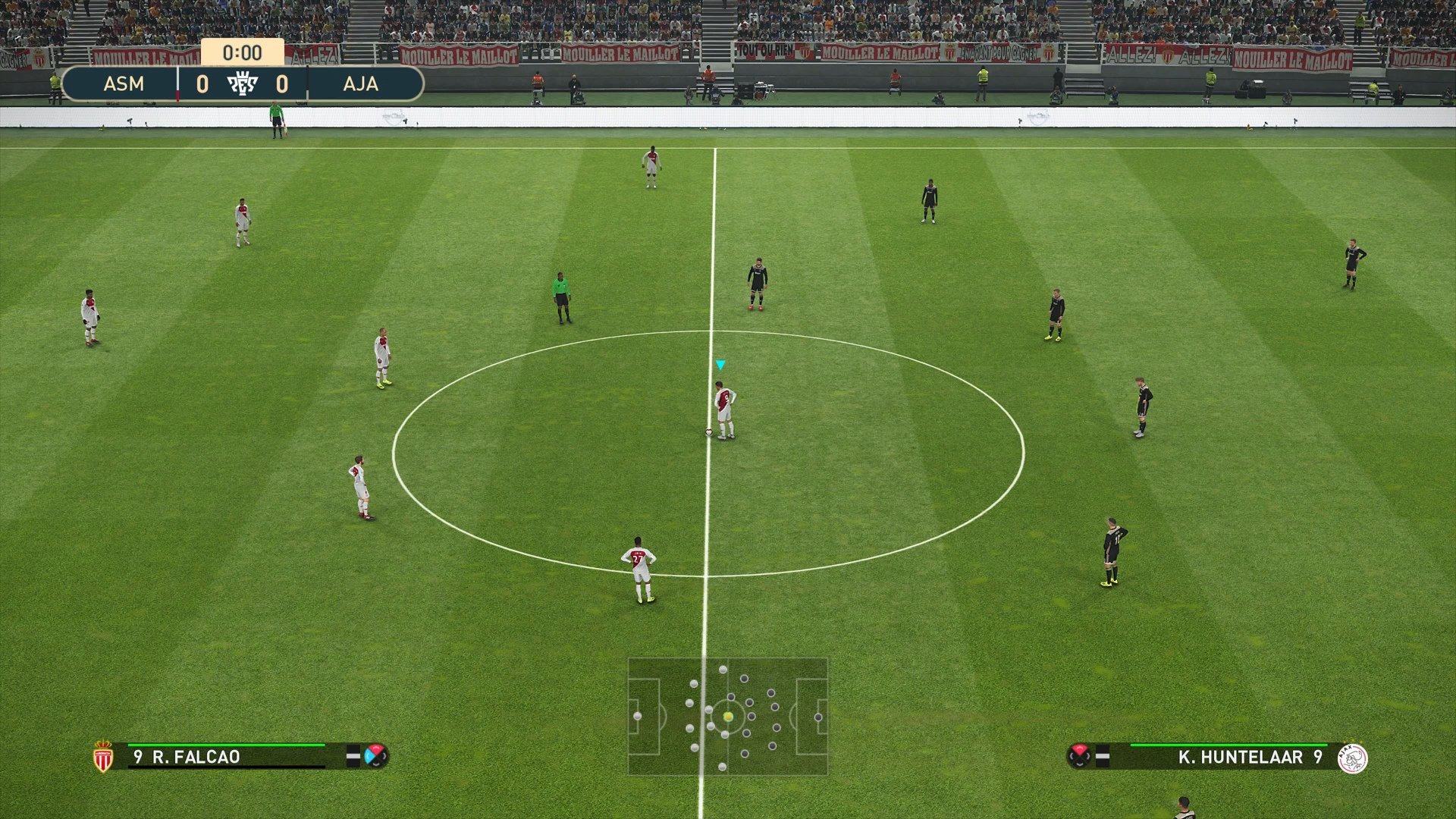Click Ajax's score of 0
This screenshot has width=1456, height=819.
(283, 85)
